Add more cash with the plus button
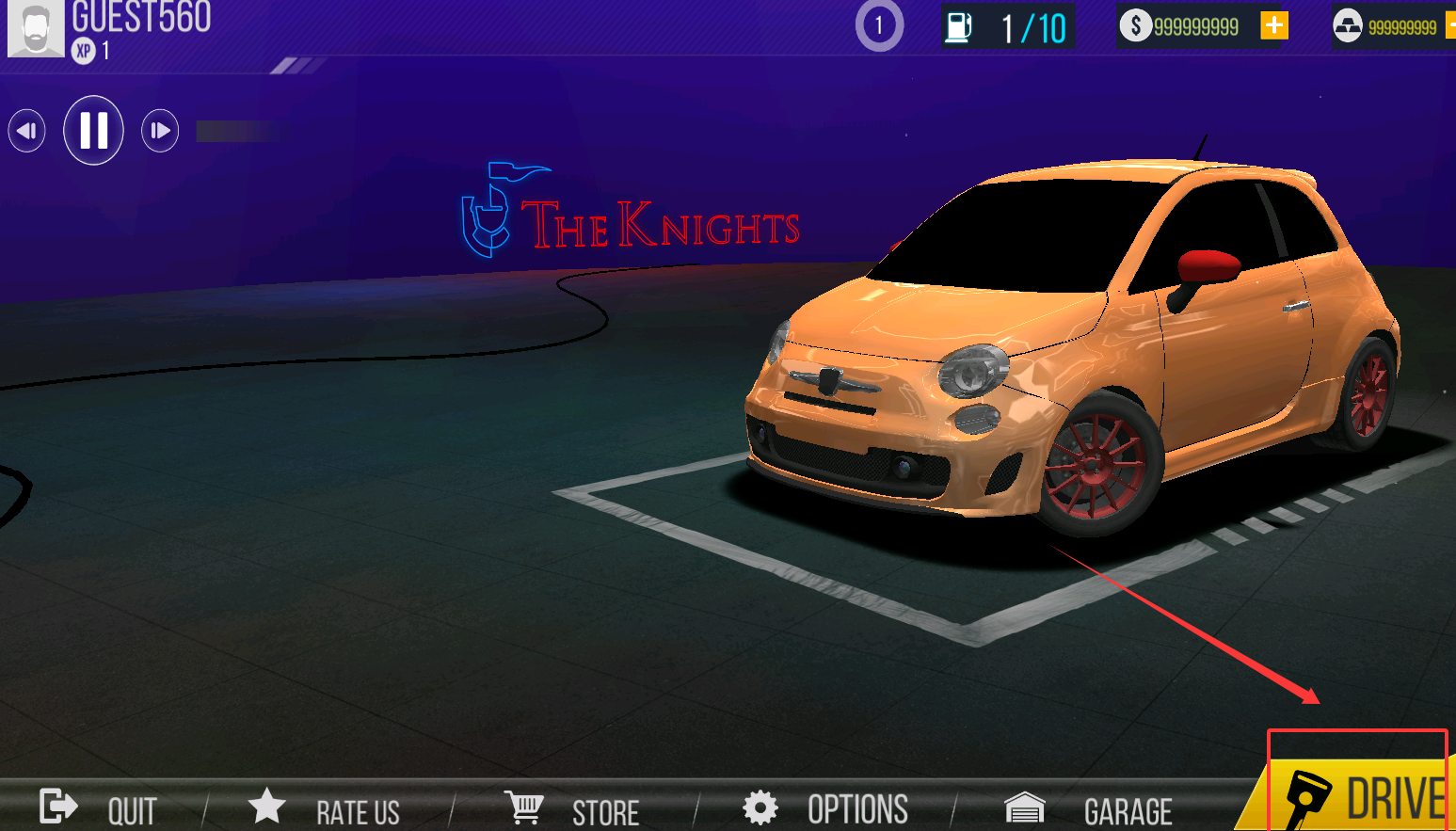Image resolution: width=1456 pixels, height=831 pixels. tap(1273, 25)
